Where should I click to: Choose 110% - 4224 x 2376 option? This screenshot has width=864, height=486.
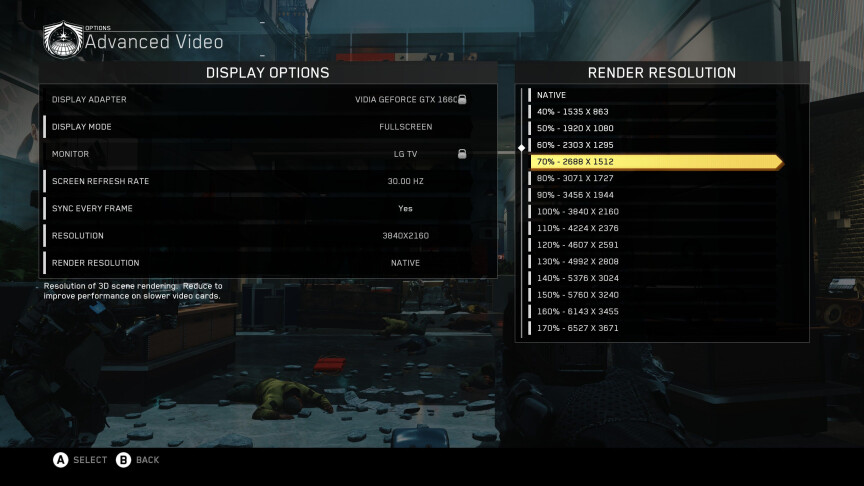650,228
